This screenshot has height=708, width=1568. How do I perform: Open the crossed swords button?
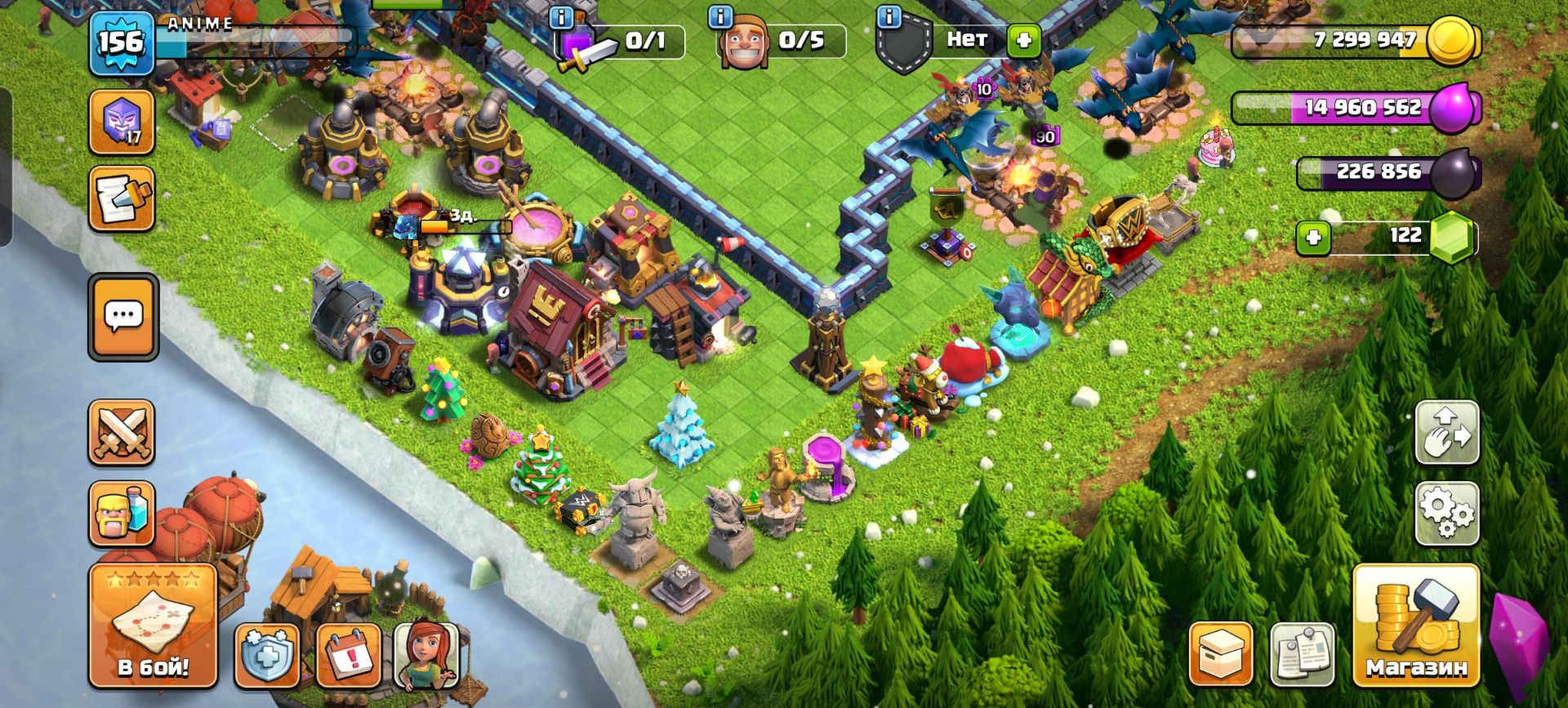click(x=121, y=433)
